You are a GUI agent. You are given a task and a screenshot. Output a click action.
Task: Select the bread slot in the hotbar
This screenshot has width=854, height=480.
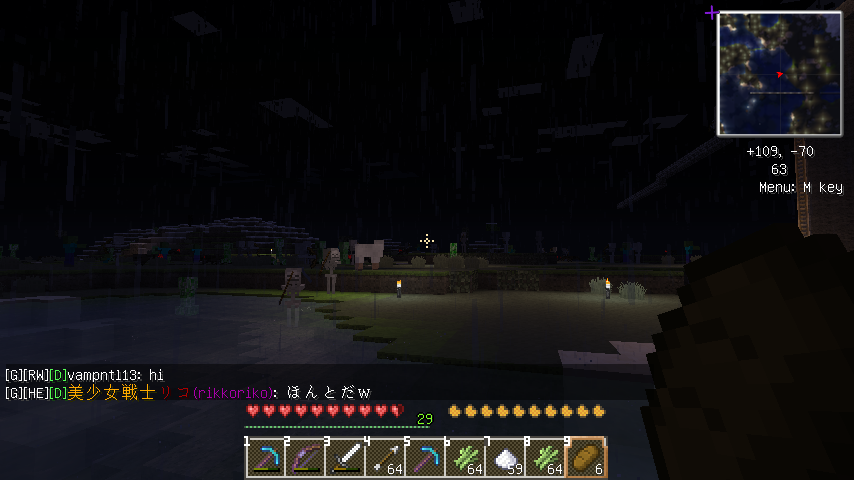coord(586,458)
